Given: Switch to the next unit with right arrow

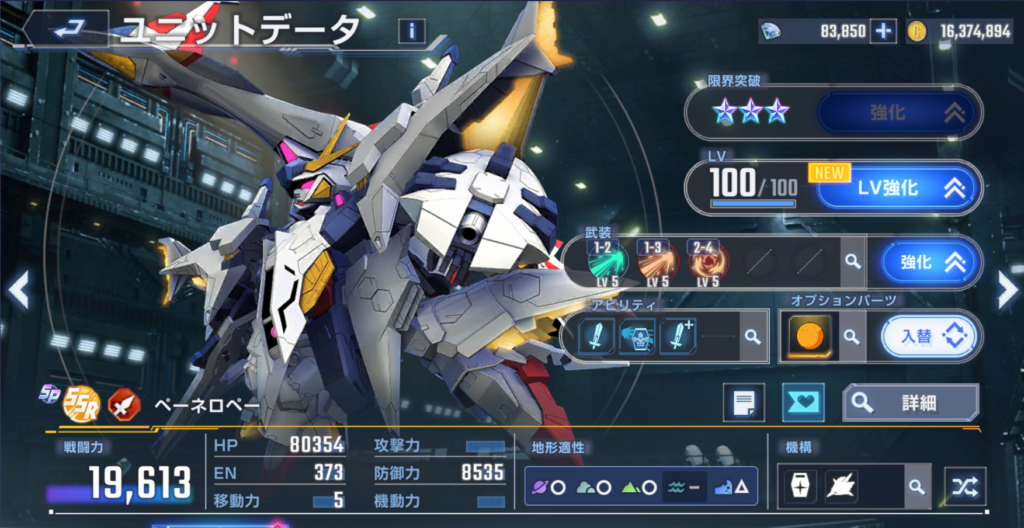Looking at the screenshot, I should click(x=1007, y=290).
